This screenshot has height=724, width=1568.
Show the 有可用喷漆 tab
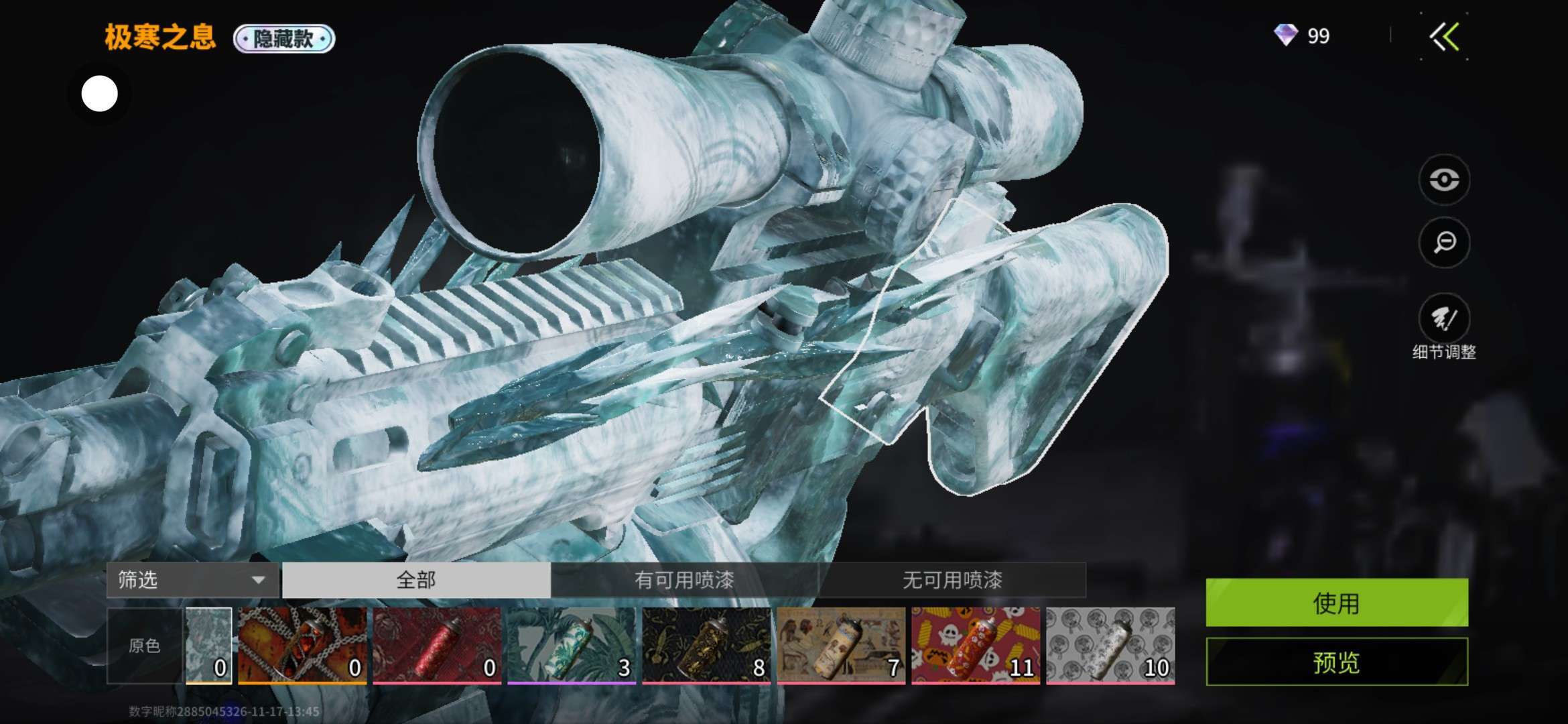click(684, 580)
